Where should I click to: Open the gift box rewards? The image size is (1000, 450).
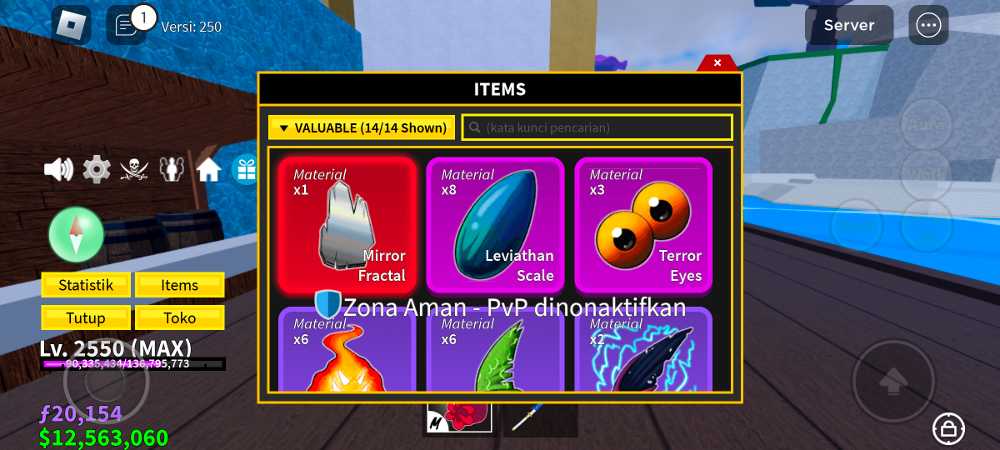click(245, 170)
